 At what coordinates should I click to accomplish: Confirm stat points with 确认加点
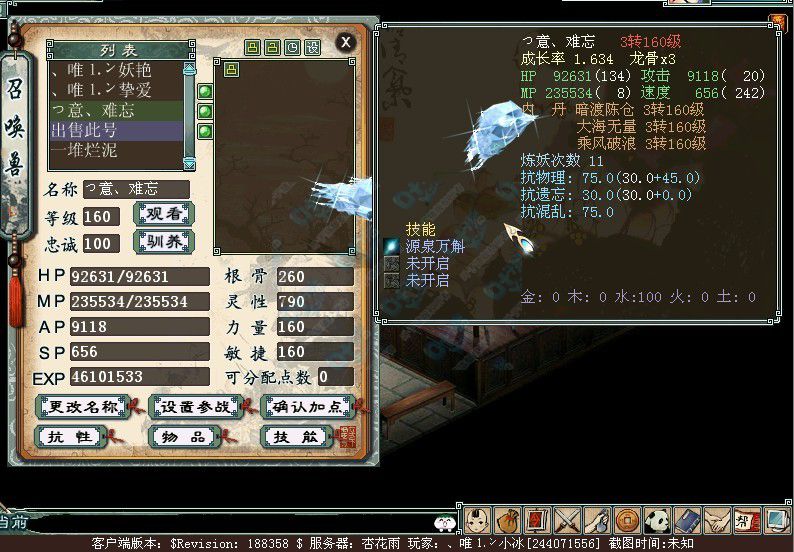click(x=308, y=406)
